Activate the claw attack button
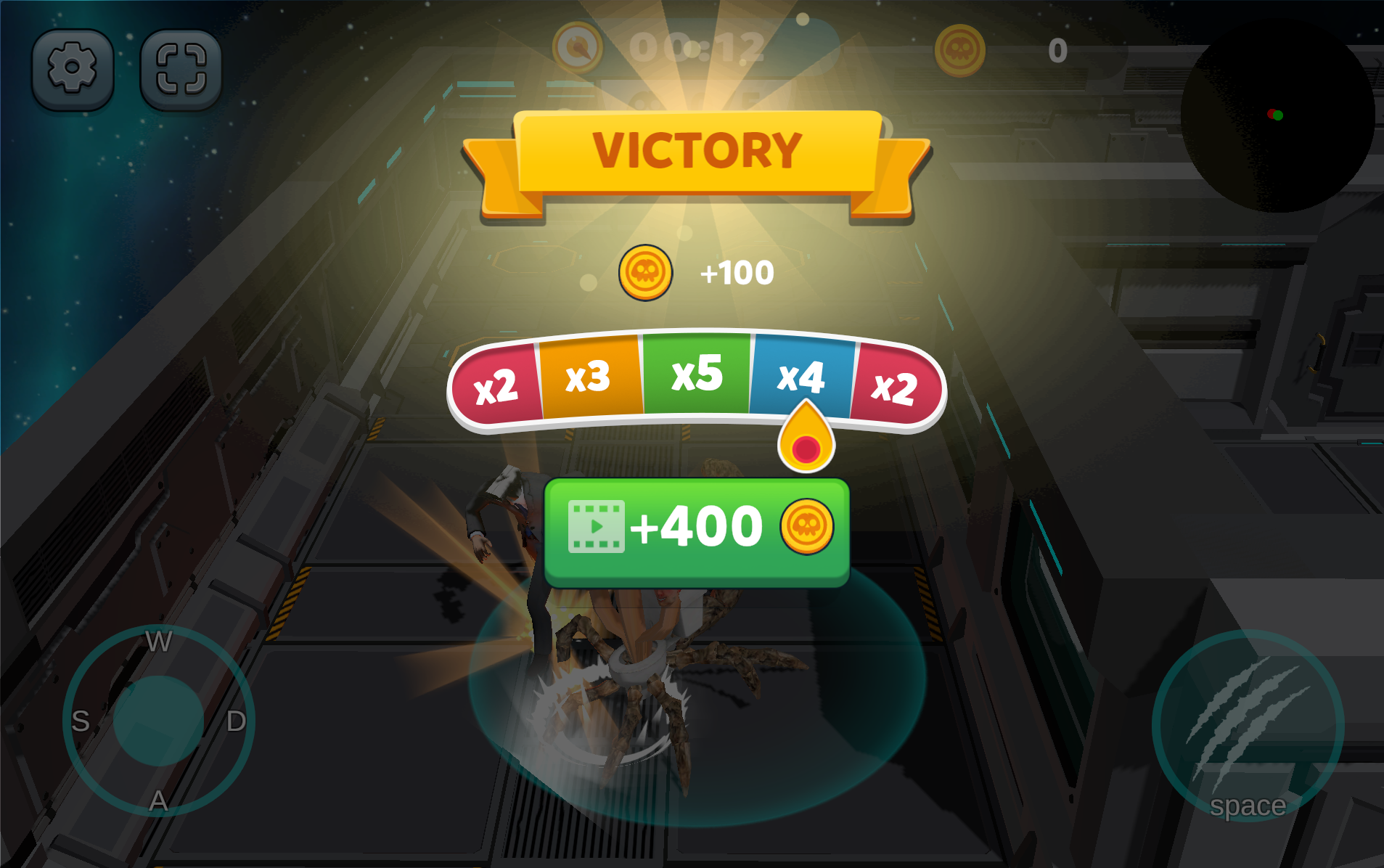The height and width of the screenshot is (868, 1384). [1248, 726]
